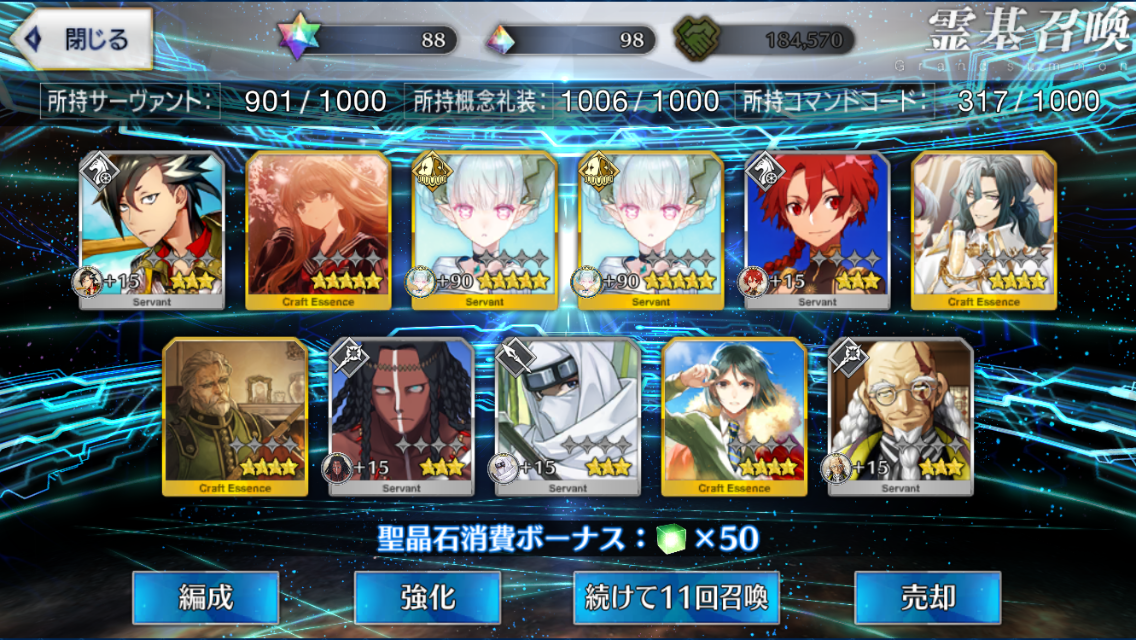This screenshot has width=1136, height=640.
Task: Go to the 強化 enhancement screen
Action: [x=428, y=598]
